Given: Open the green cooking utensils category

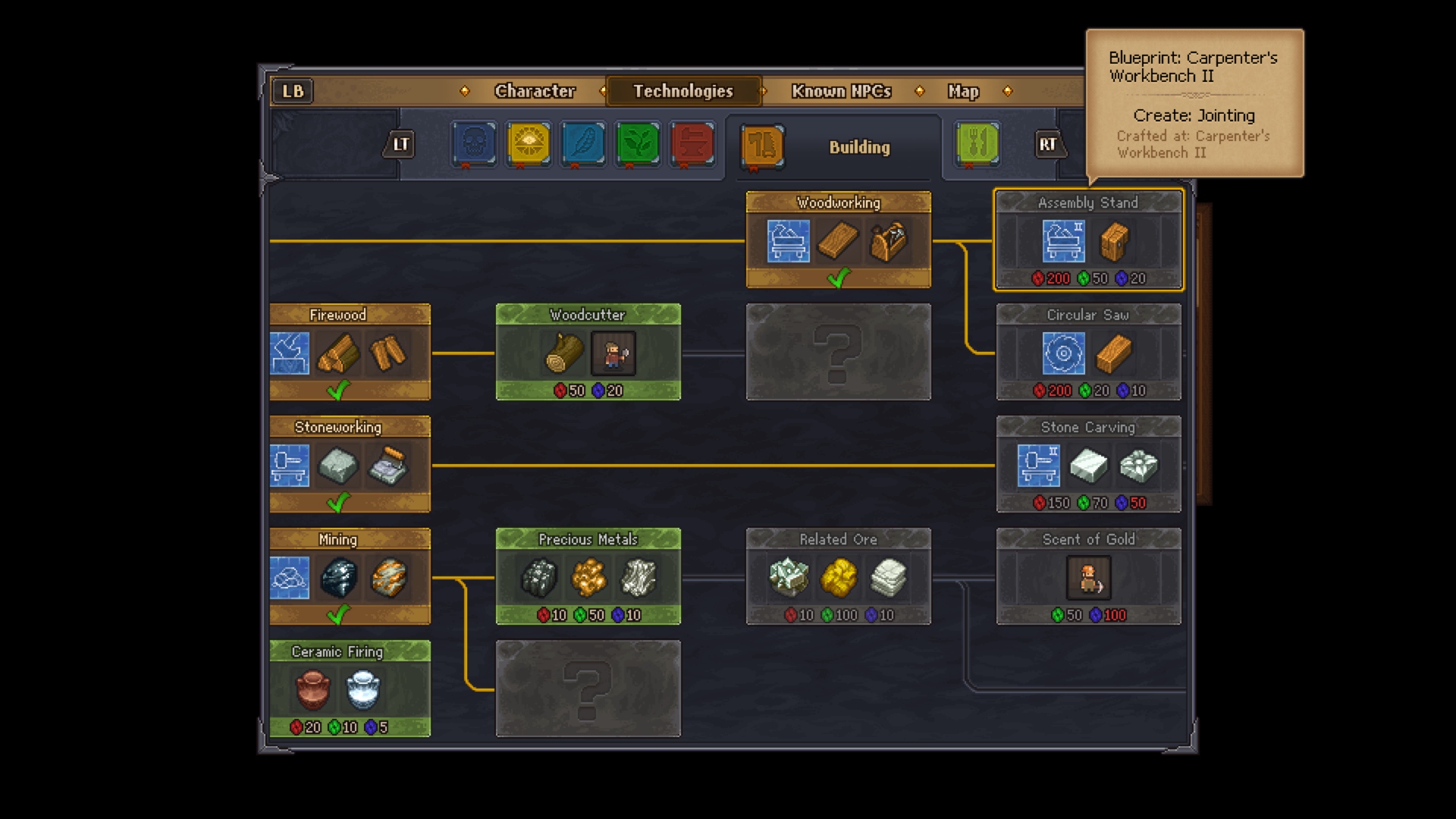Looking at the screenshot, I should (977, 145).
